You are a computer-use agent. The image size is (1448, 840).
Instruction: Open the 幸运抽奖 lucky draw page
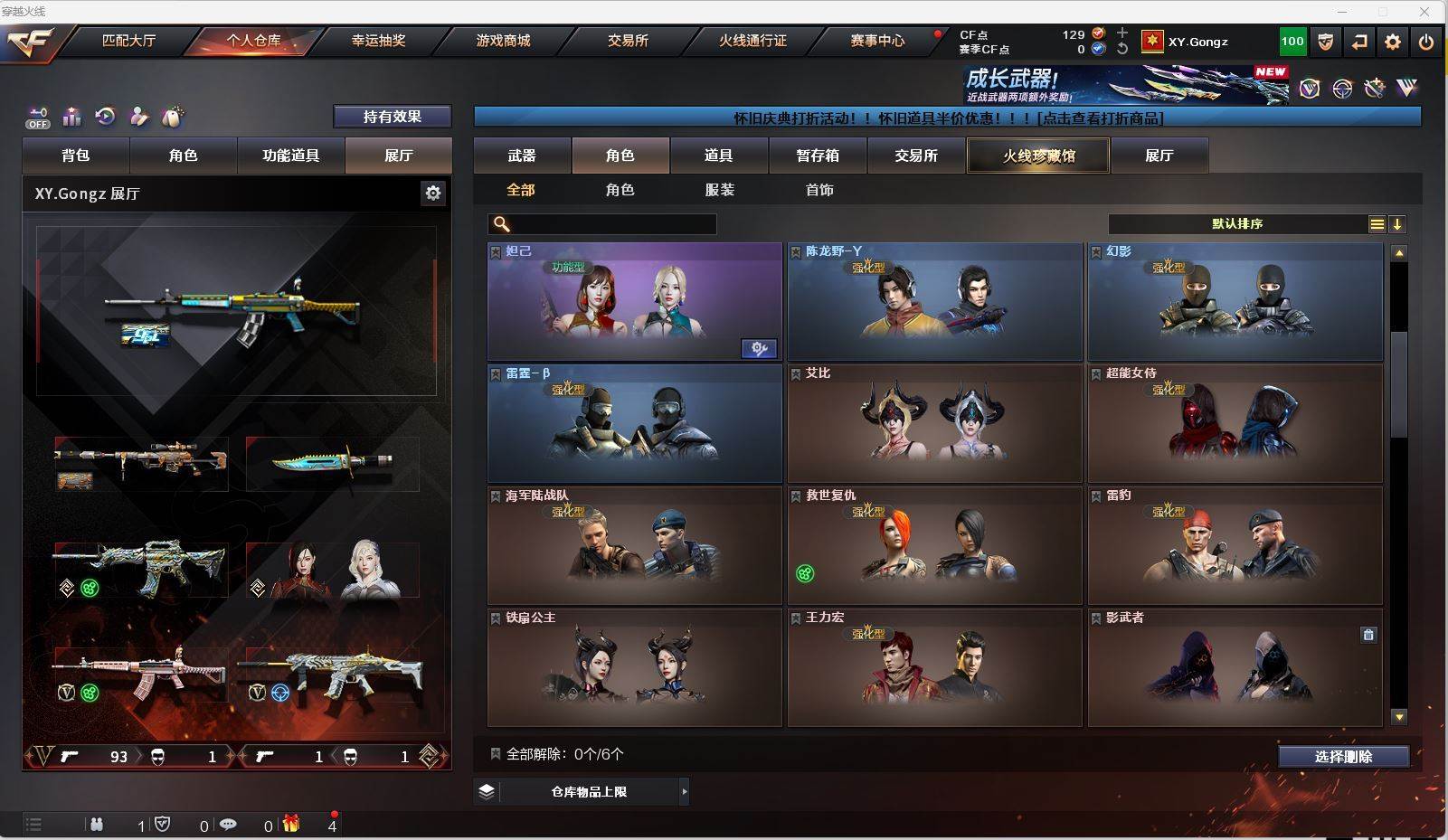click(378, 41)
